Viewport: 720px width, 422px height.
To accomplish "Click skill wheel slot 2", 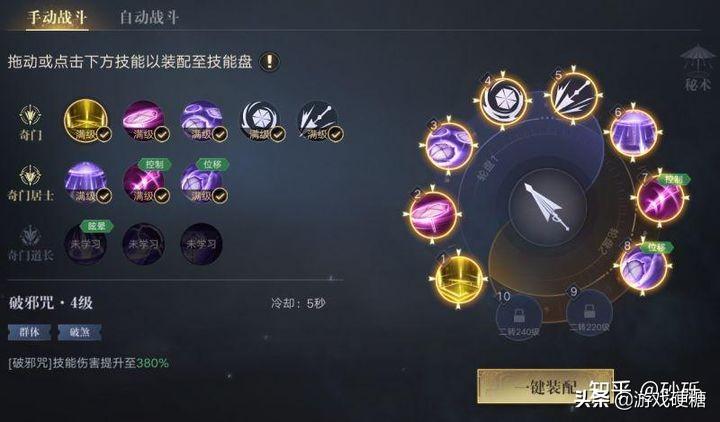I will pos(433,214).
